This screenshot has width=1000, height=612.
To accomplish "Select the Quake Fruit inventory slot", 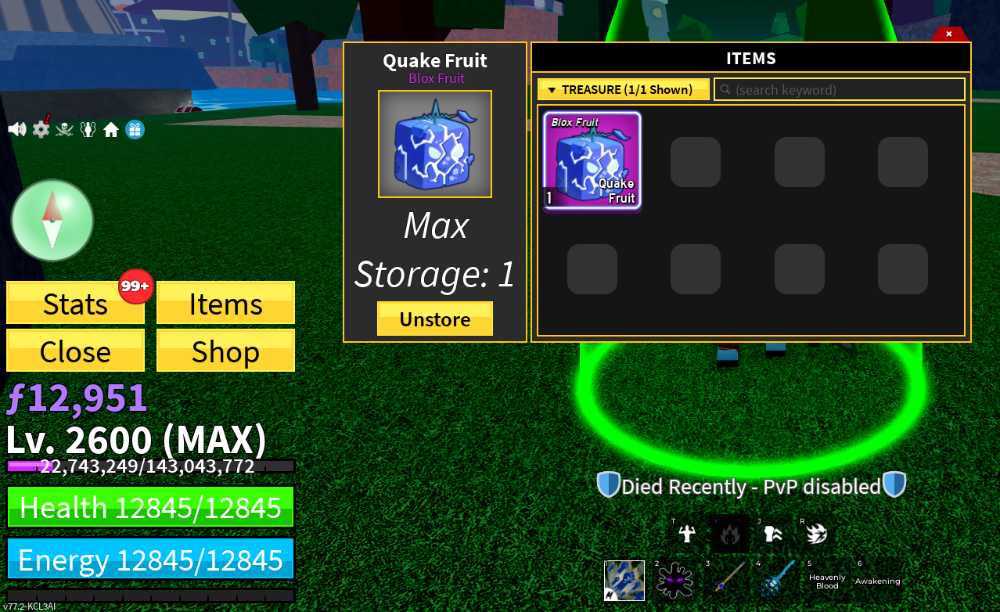I will [592, 160].
